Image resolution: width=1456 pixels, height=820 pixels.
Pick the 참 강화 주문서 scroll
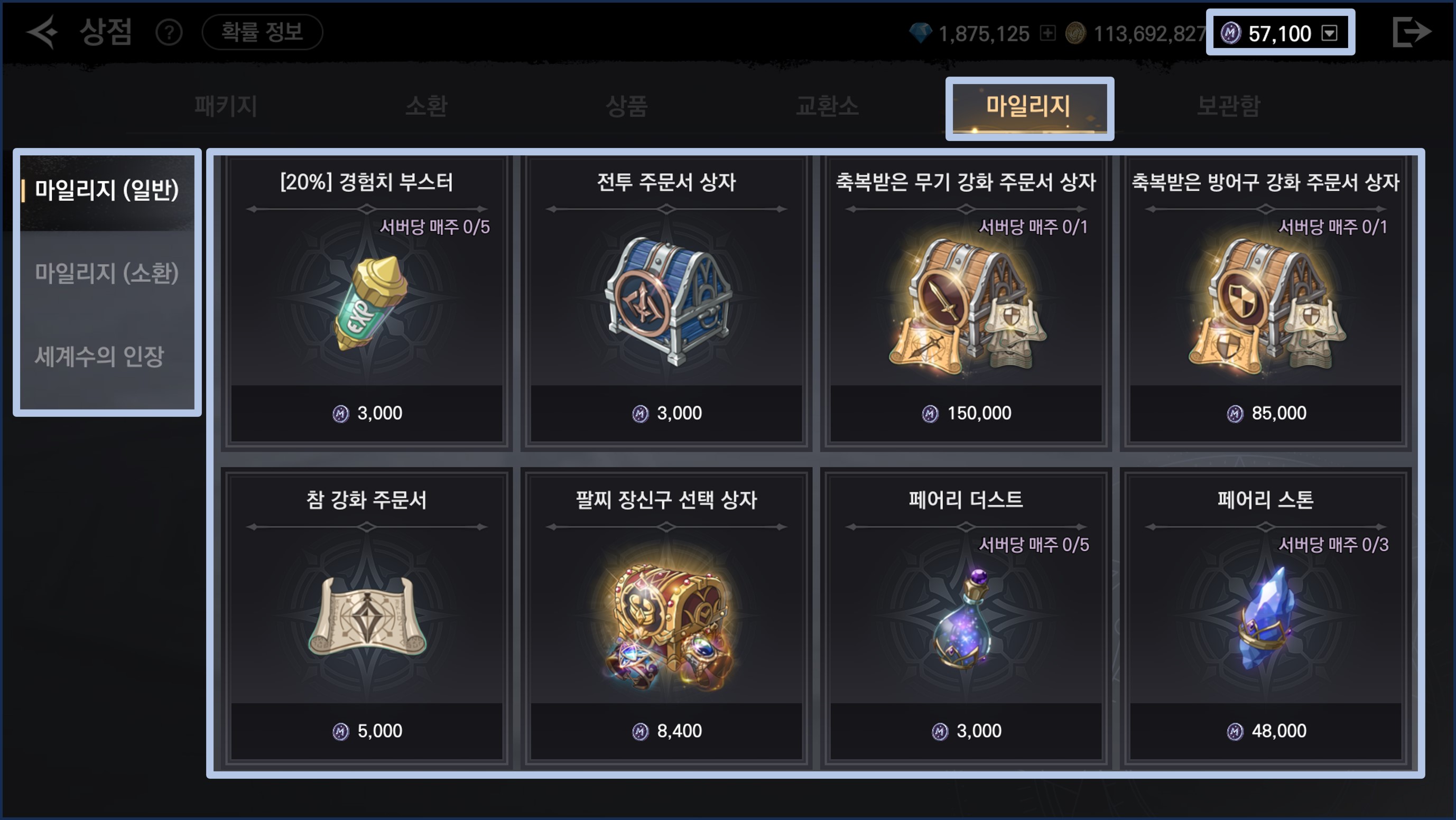[367, 619]
